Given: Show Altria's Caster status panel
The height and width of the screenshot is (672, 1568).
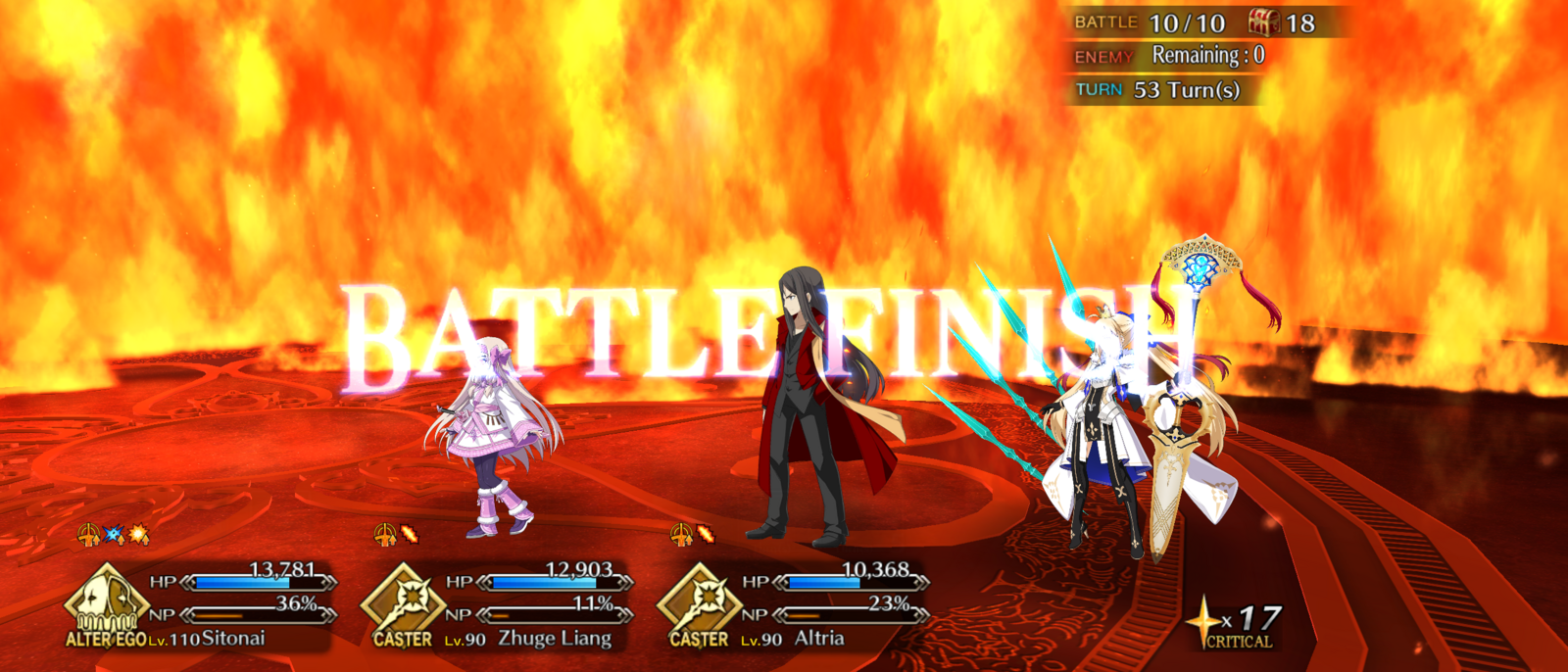Looking at the screenshot, I should pyautogui.click(x=793, y=605).
